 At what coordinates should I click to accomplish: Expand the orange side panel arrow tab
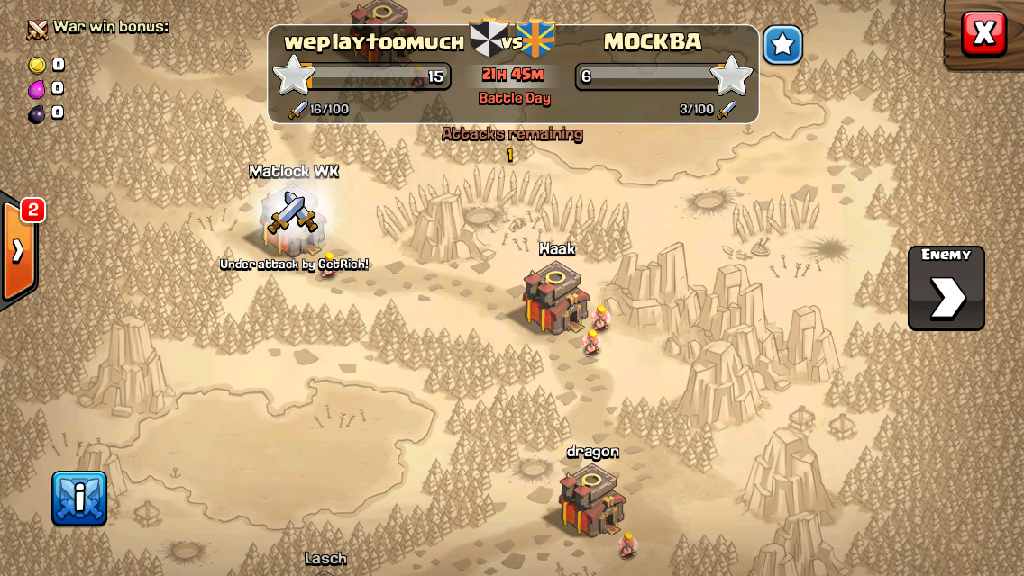(19, 251)
